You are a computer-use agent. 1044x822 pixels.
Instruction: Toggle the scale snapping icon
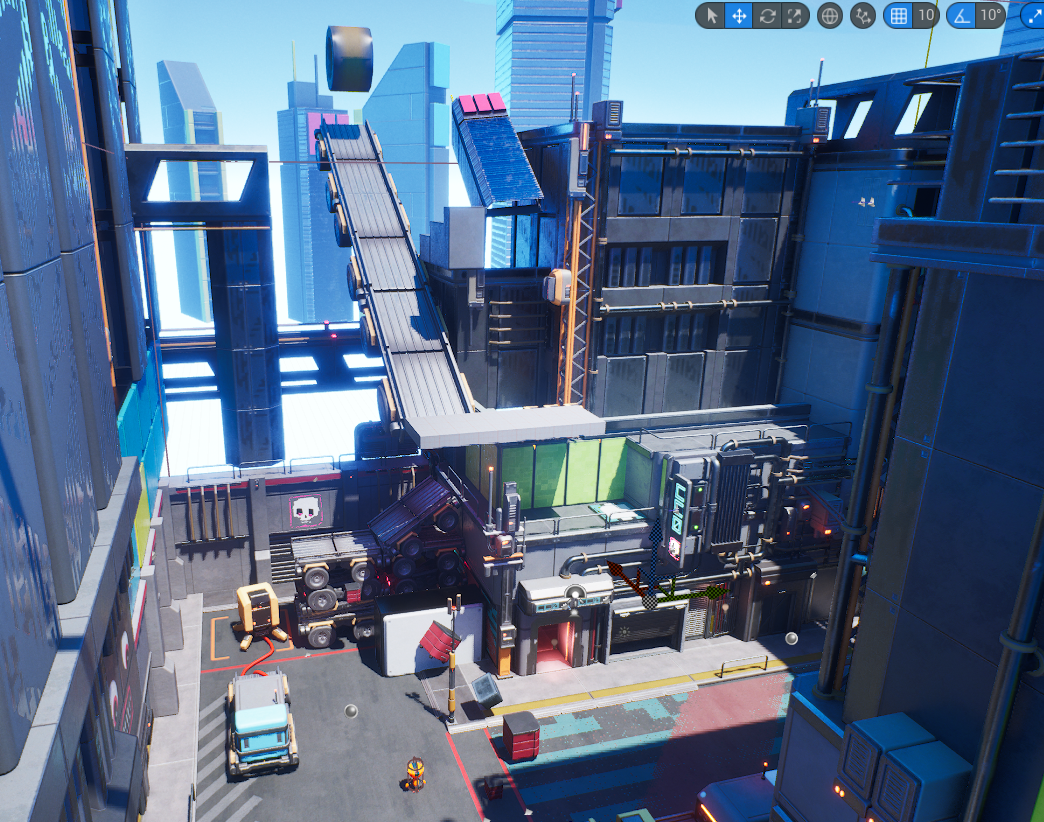(x=1033, y=15)
